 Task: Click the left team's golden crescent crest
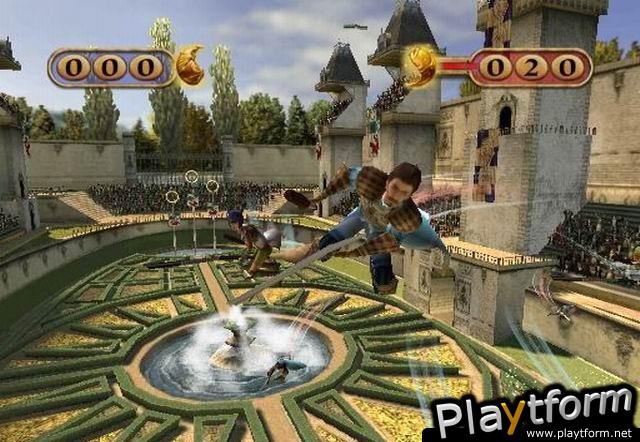[190, 66]
